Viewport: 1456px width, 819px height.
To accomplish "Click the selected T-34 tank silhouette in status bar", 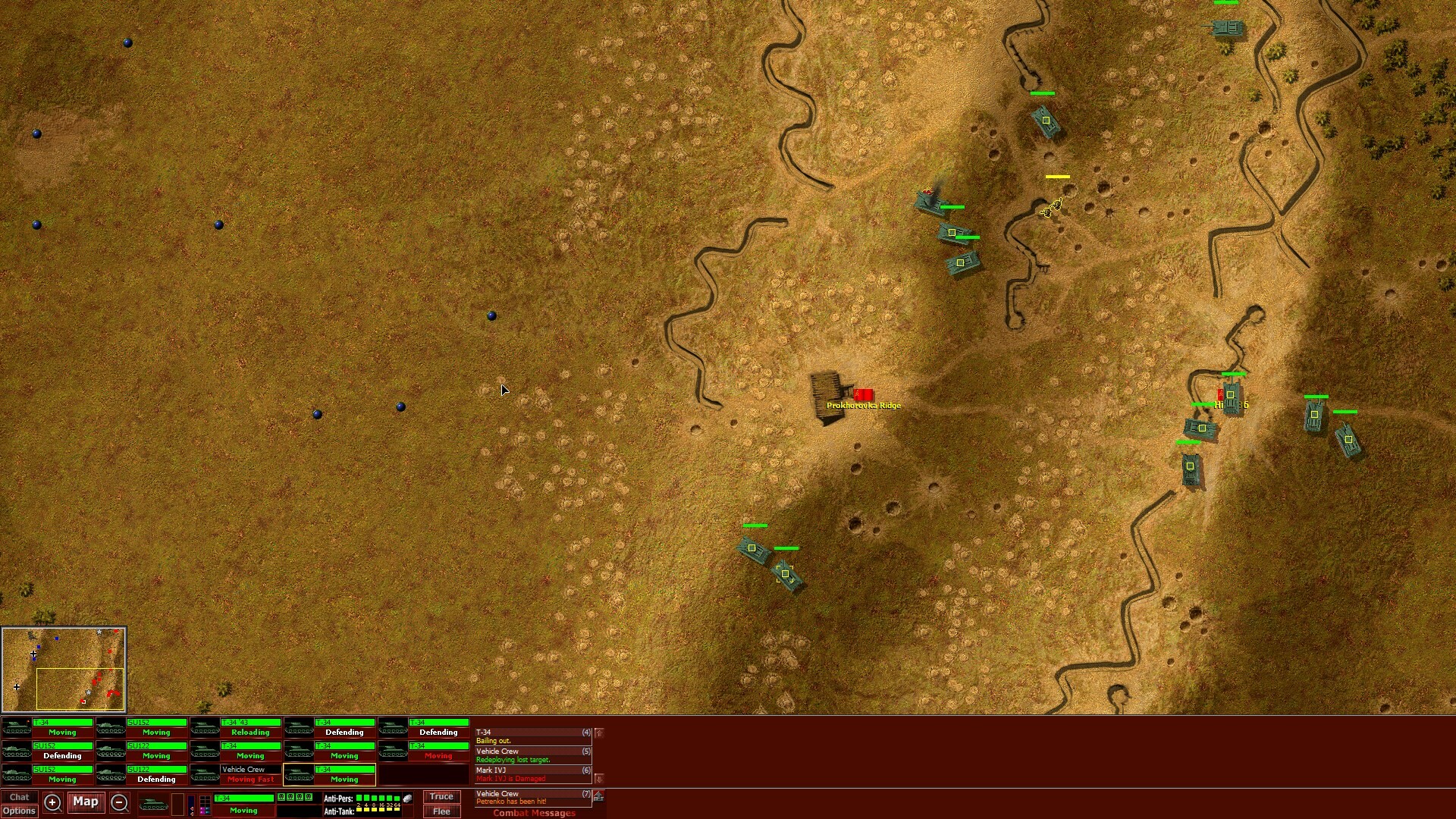I will 153,802.
